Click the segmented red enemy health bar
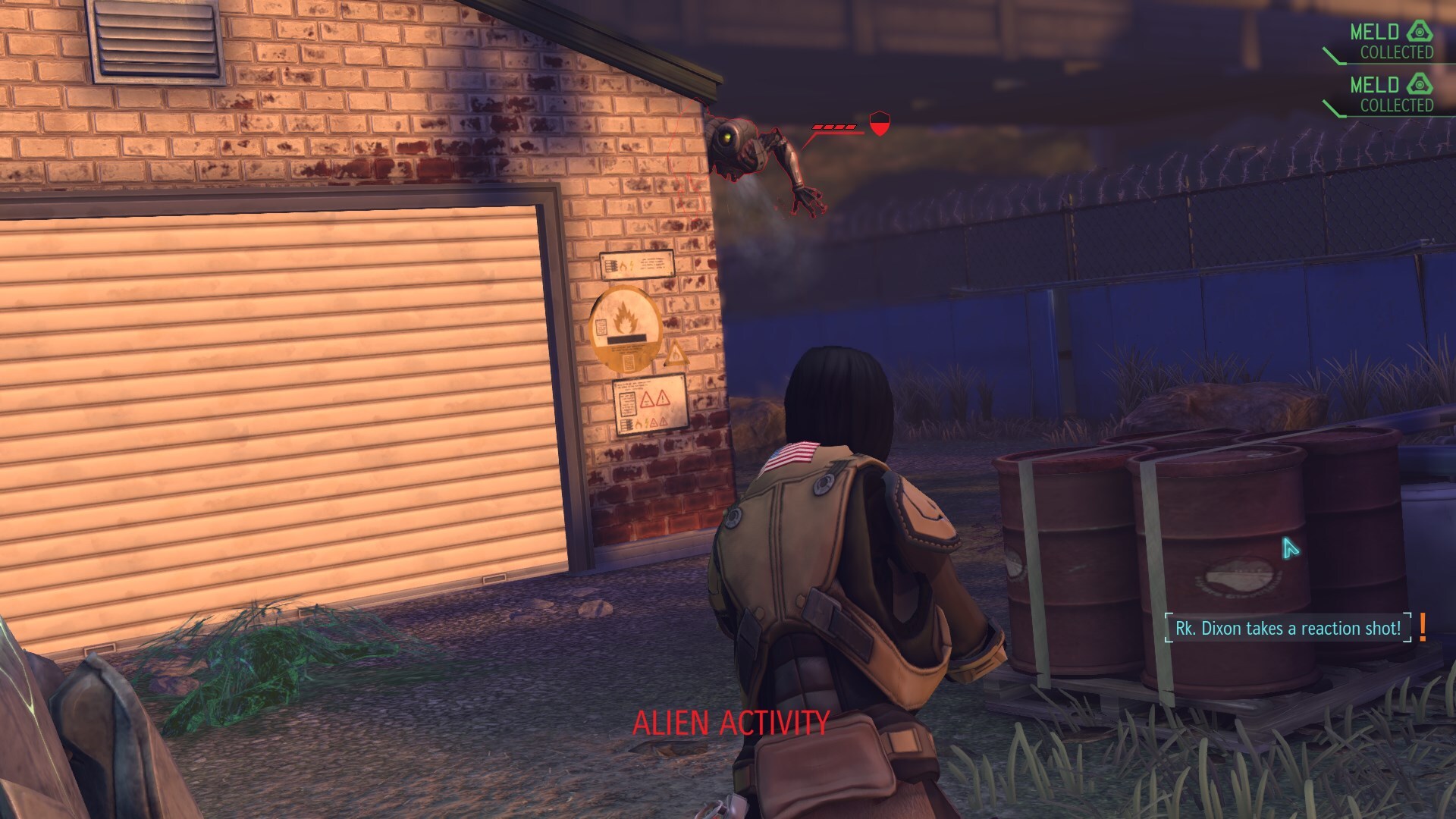The height and width of the screenshot is (819, 1456). [x=836, y=127]
